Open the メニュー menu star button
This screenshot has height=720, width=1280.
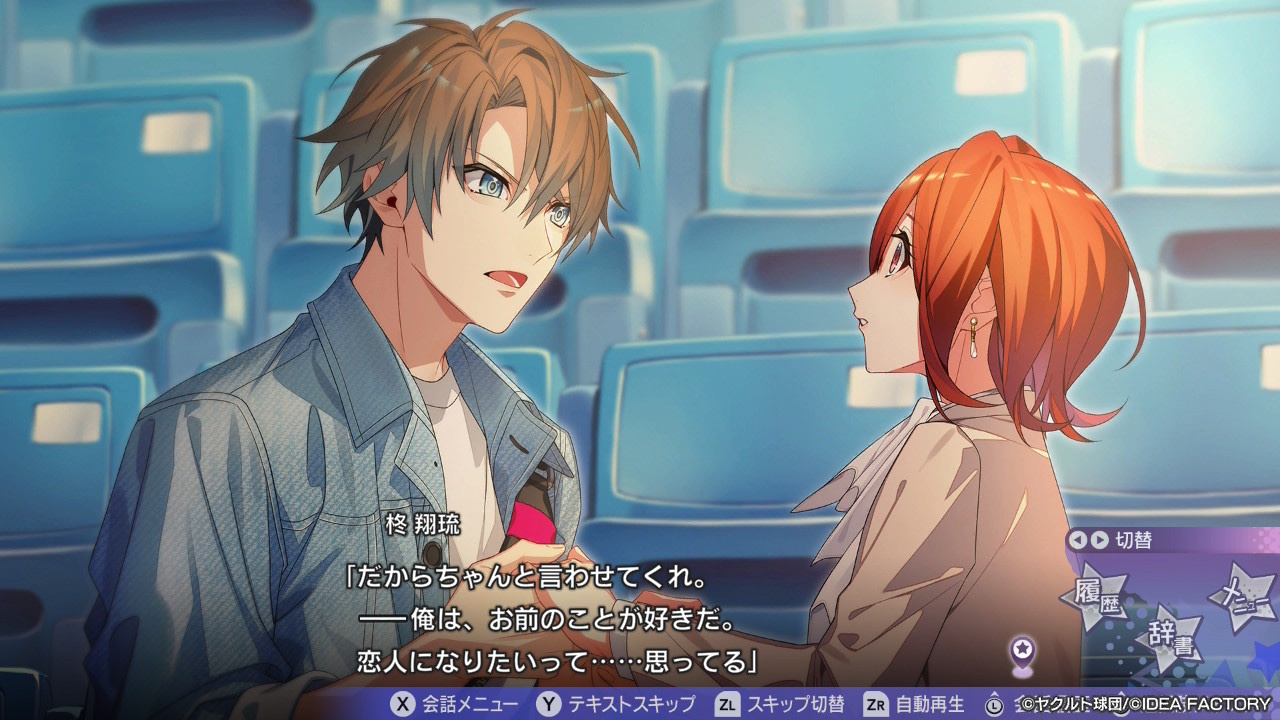pos(1243,598)
